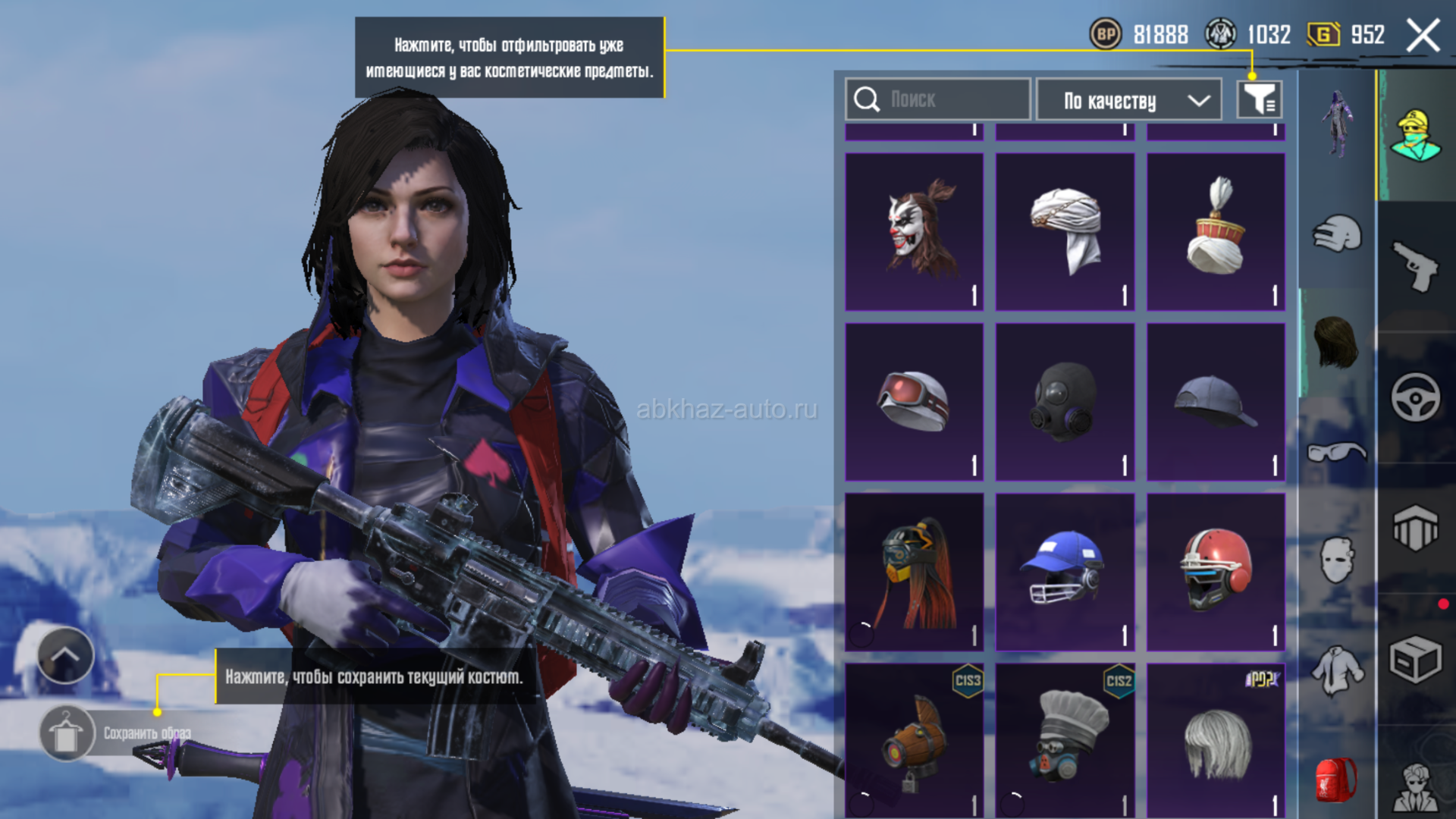Select the black gas mask item
The width and height of the screenshot is (1456, 819).
1065,402
